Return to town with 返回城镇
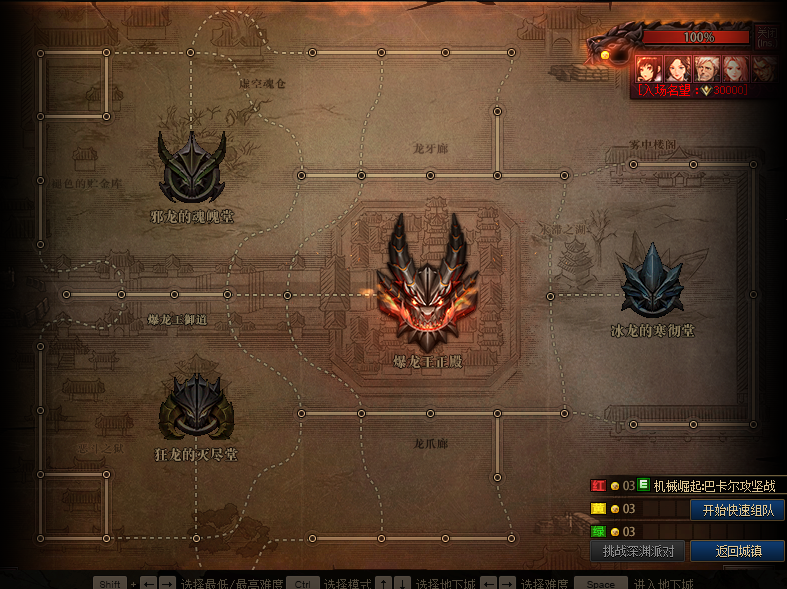 point(738,551)
